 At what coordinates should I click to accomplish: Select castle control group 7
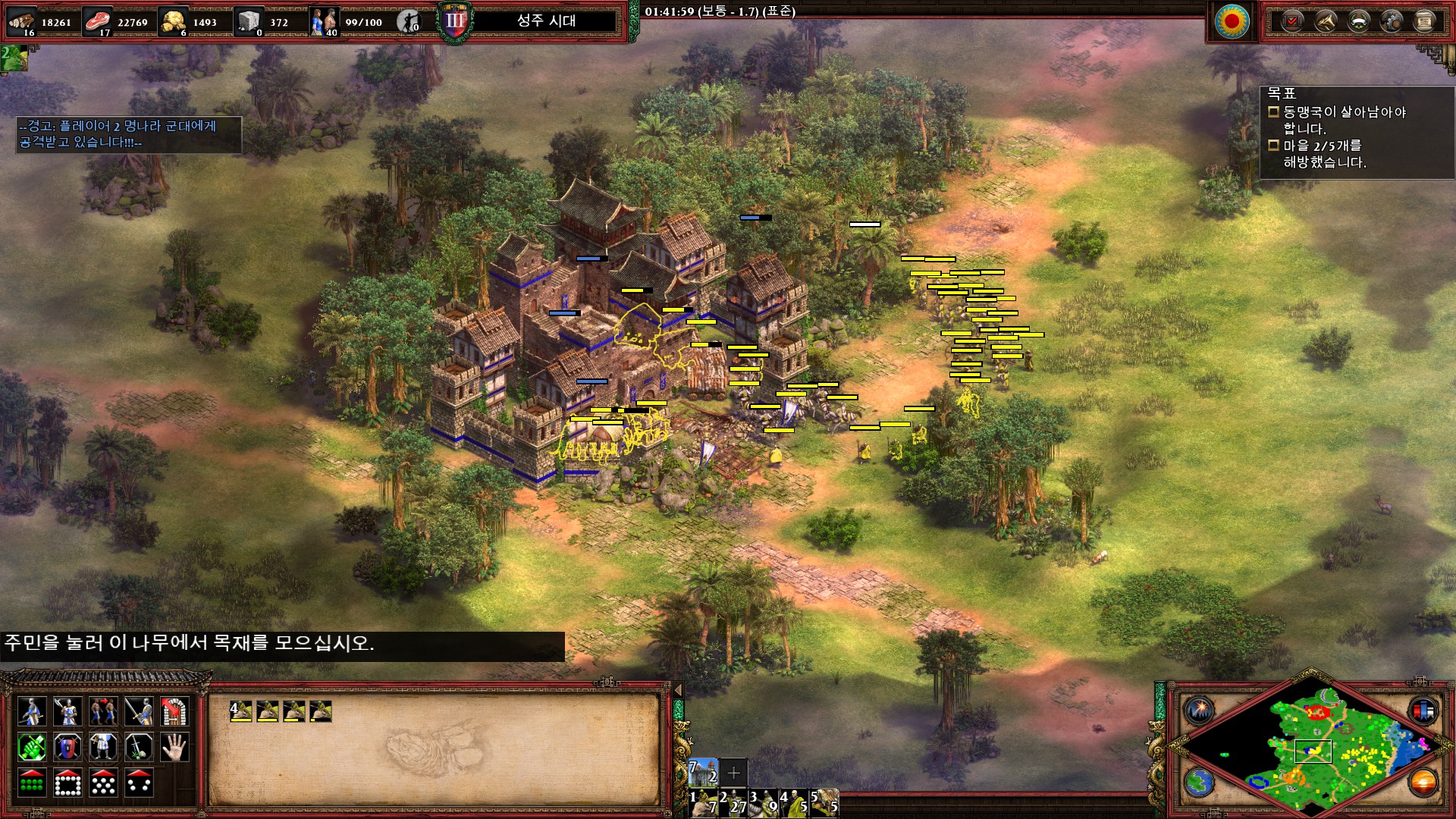(703, 772)
